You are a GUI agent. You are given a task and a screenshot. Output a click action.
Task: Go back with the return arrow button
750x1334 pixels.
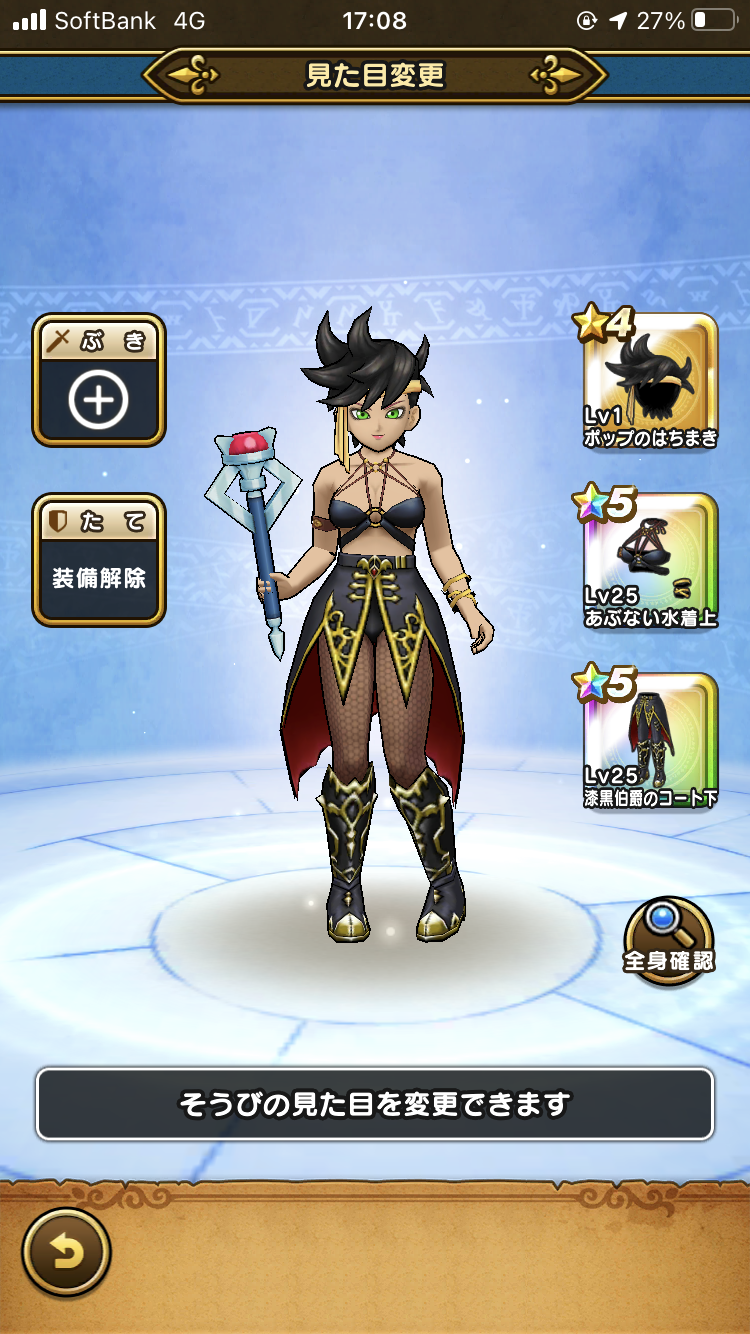point(66,1252)
